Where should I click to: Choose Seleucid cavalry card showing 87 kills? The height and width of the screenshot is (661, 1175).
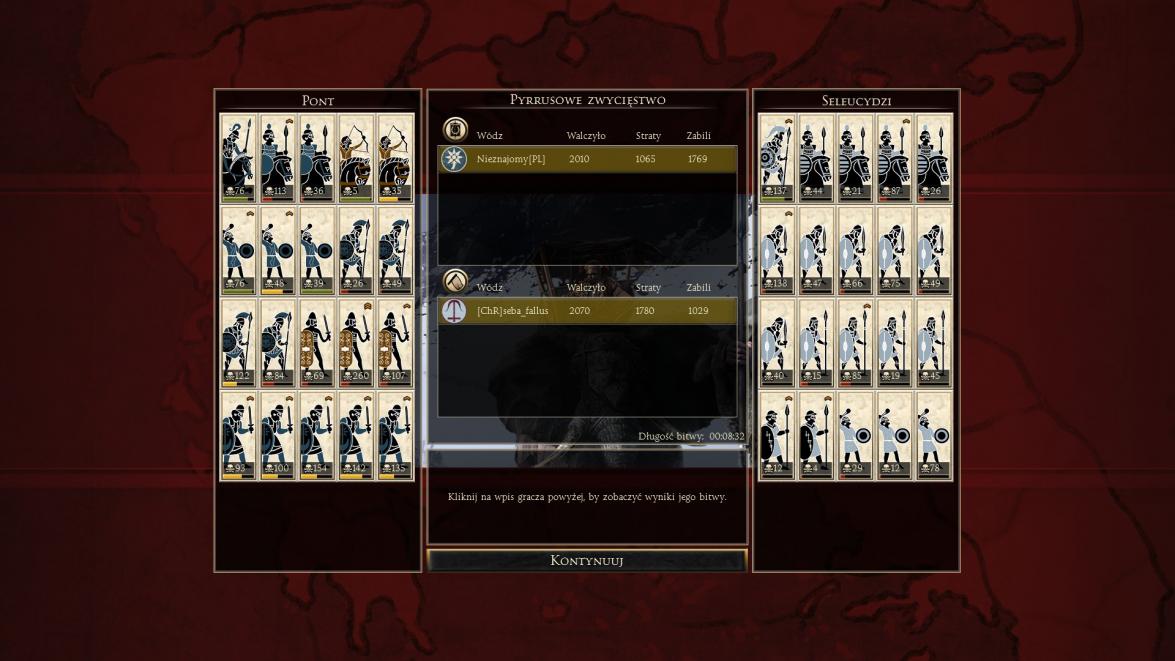(x=894, y=158)
